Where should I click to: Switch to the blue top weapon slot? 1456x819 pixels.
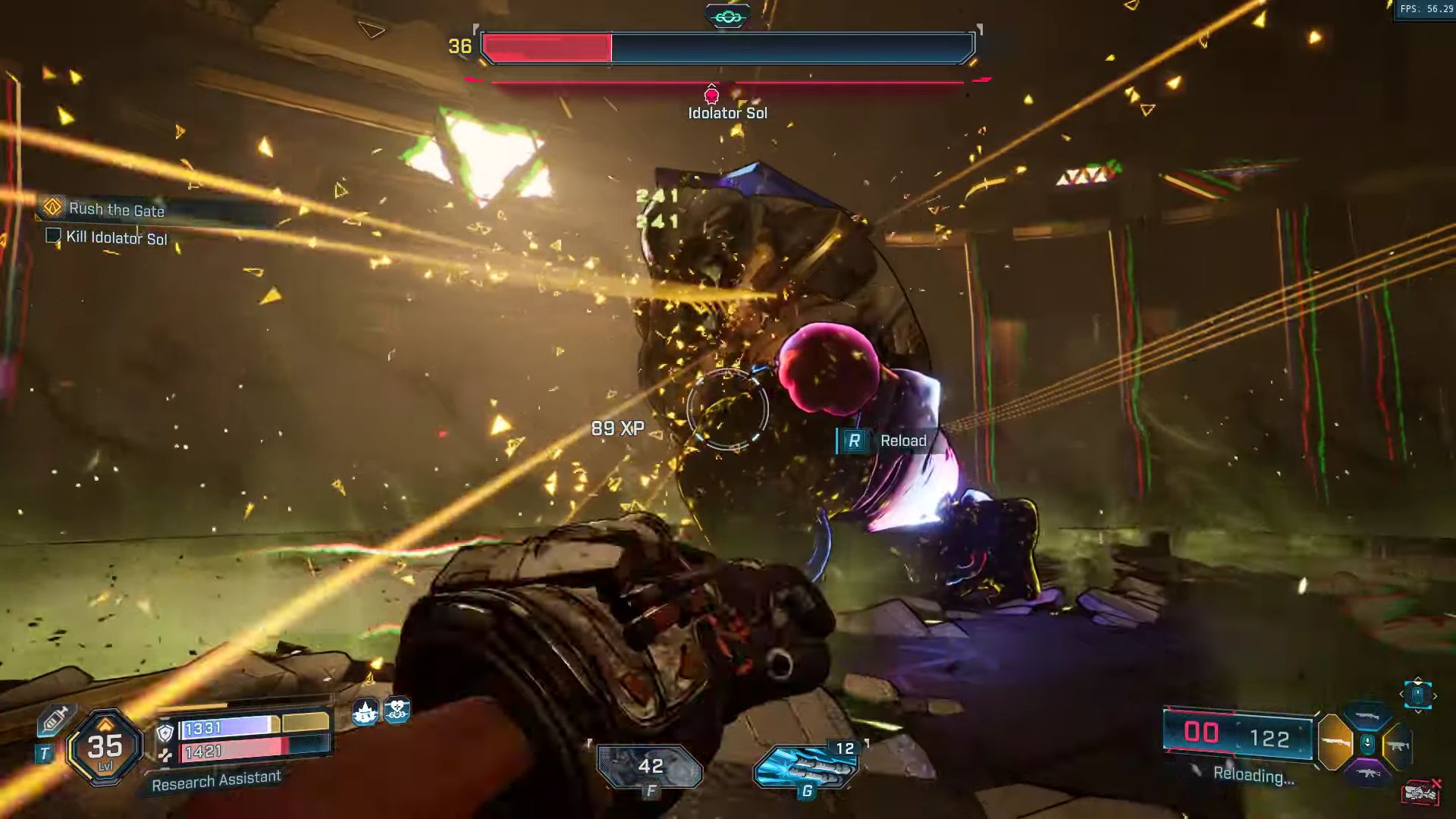click(x=1367, y=717)
